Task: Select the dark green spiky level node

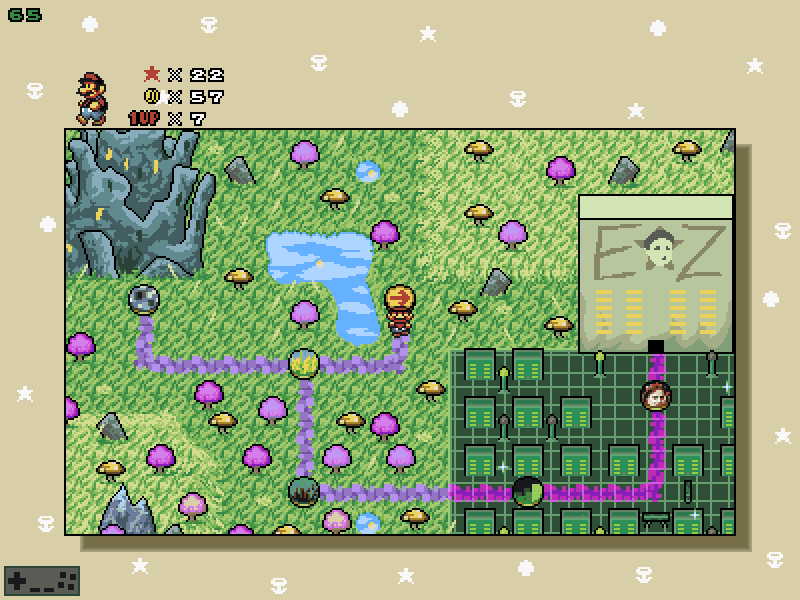Action: 303,491
